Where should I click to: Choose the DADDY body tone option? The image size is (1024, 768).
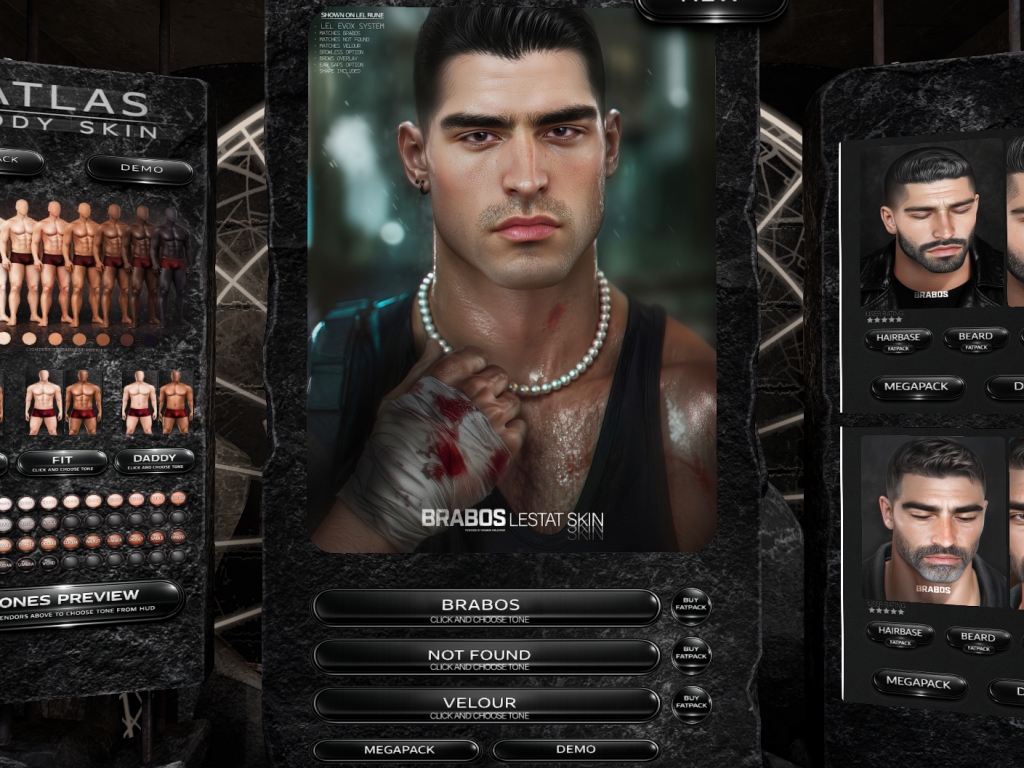coord(154,461)
